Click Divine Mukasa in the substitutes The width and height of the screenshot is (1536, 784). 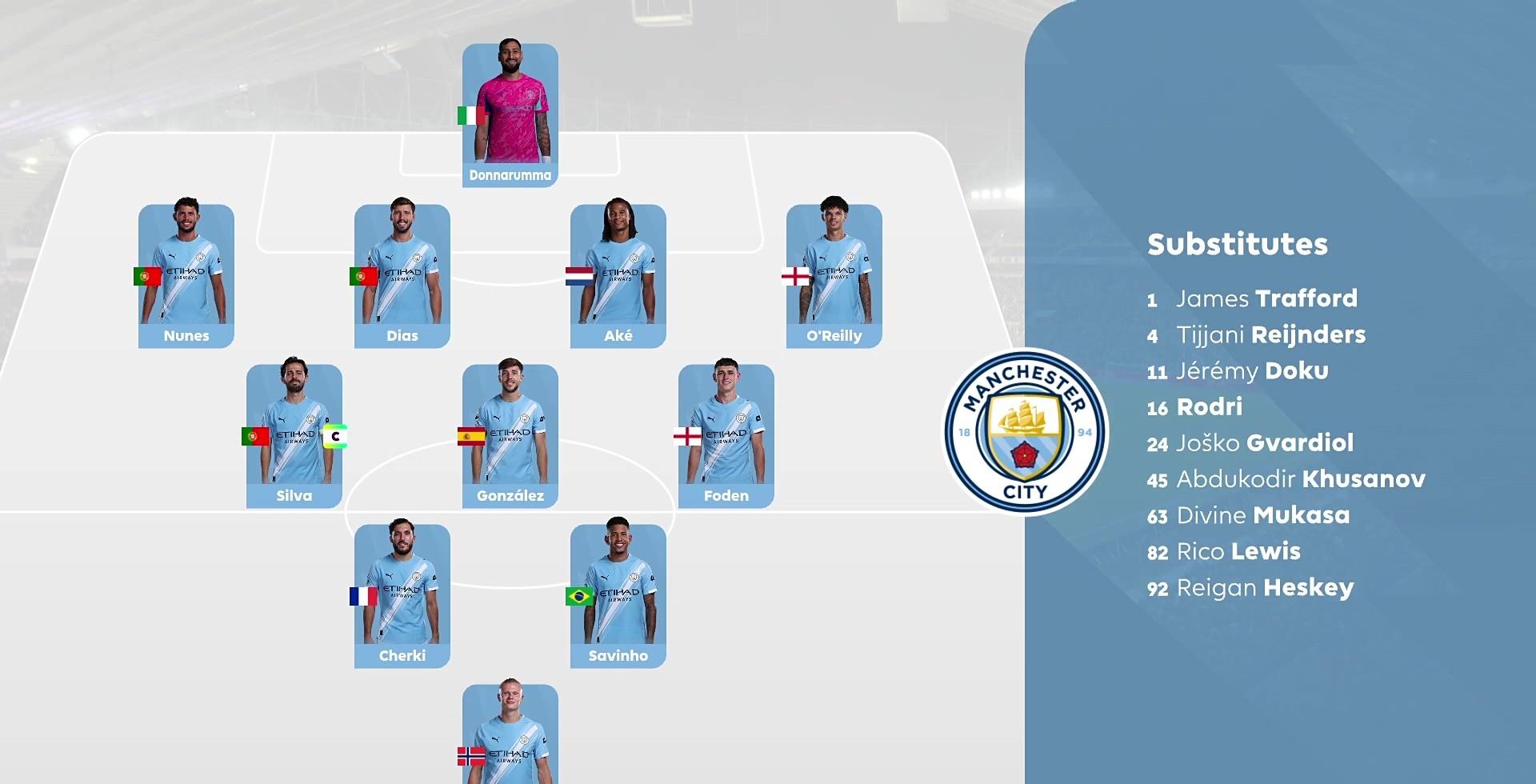tap(1262, 514)
